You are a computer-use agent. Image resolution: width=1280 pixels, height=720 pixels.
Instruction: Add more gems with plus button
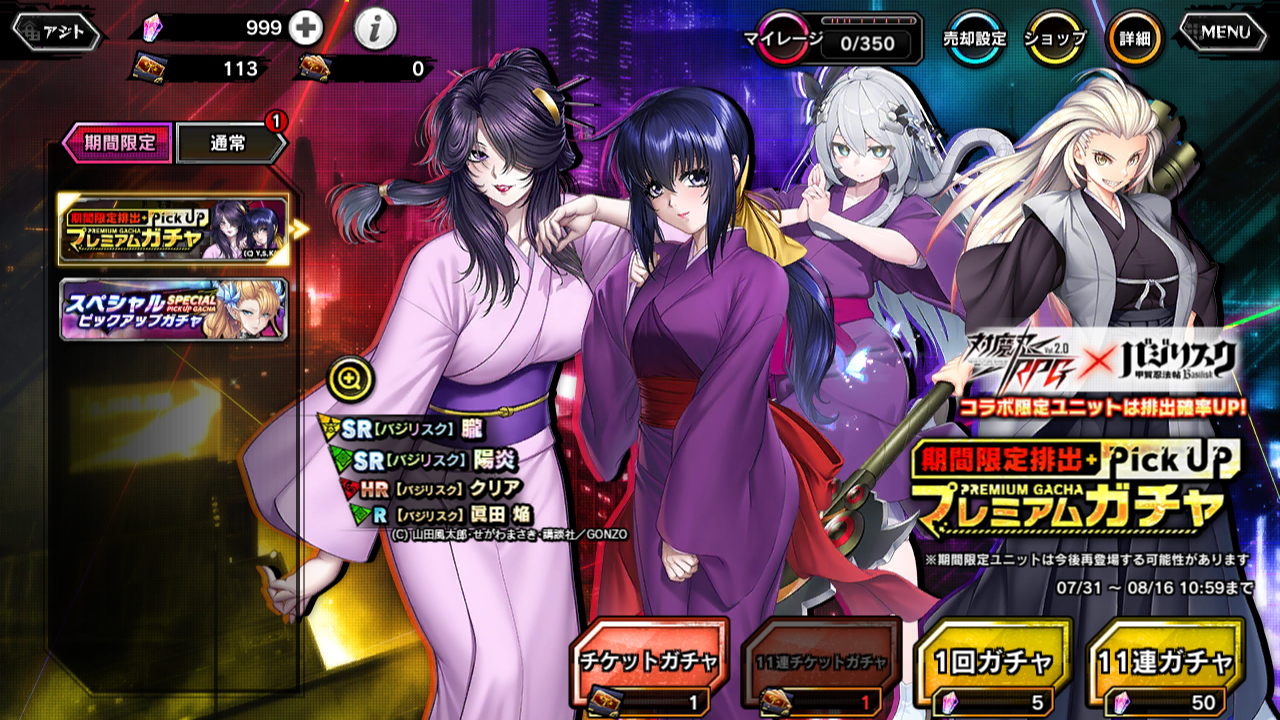point(305,29)
